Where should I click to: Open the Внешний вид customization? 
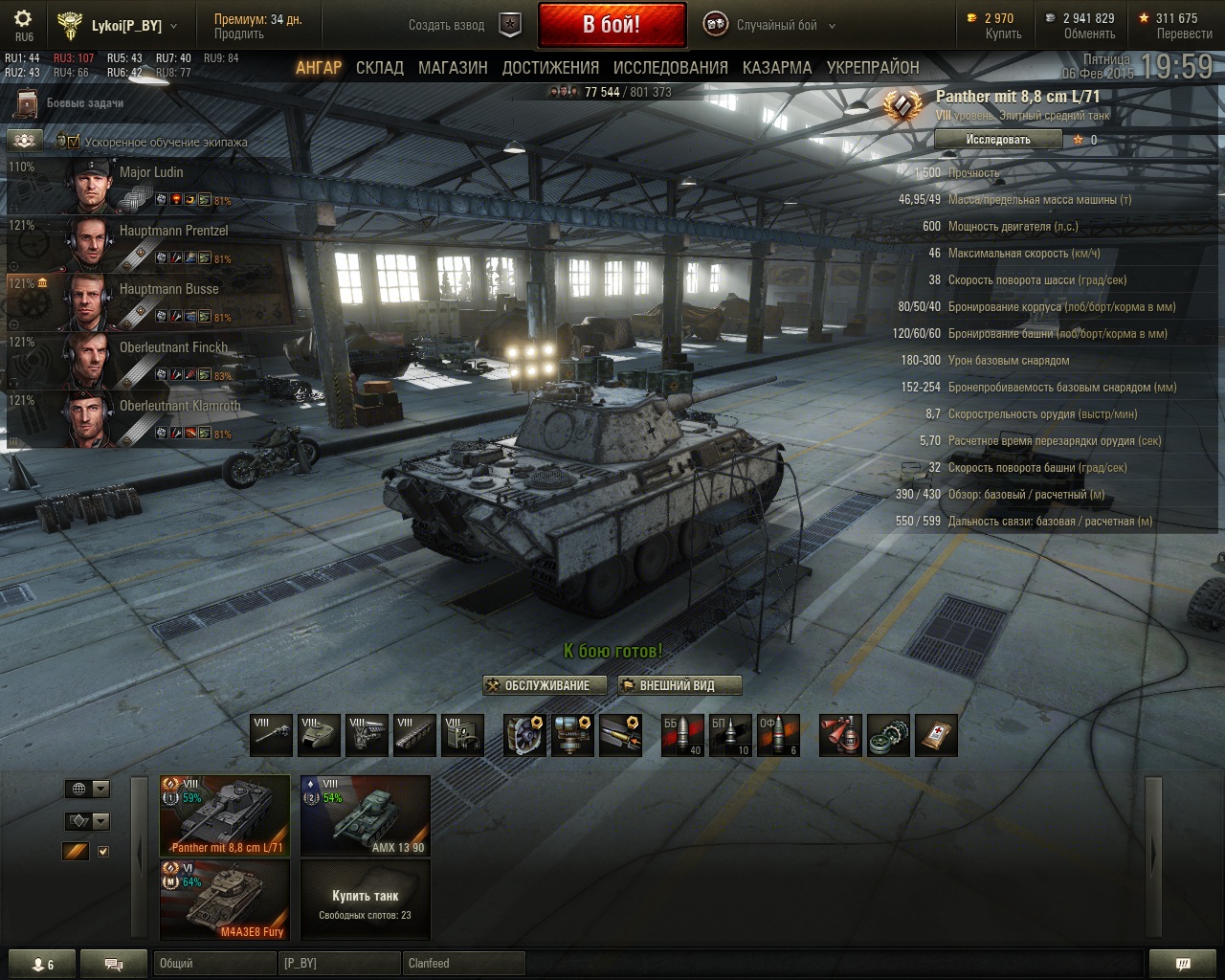[x=679, y=685]
